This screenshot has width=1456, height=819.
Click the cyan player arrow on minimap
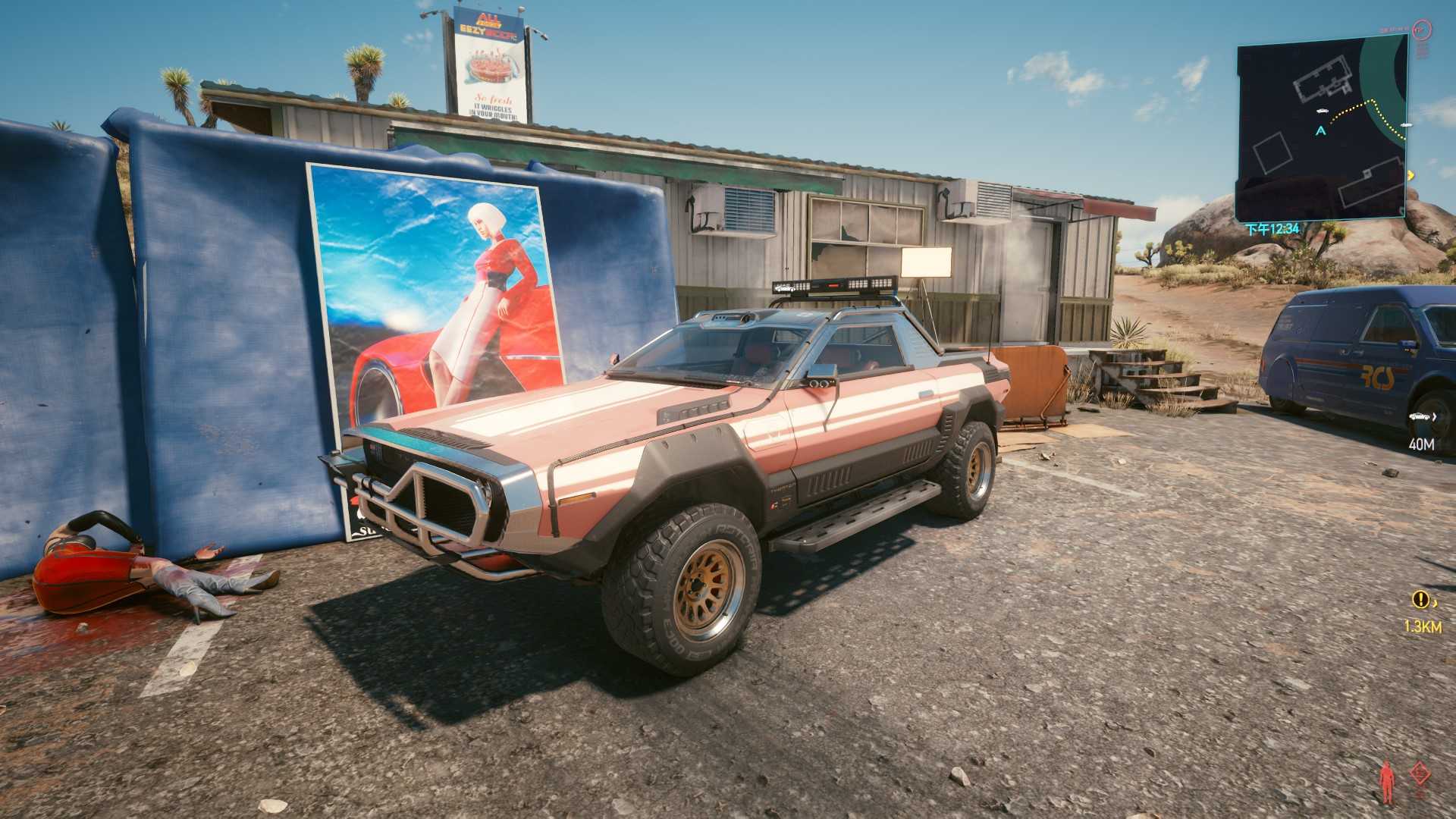point(1321,130)
